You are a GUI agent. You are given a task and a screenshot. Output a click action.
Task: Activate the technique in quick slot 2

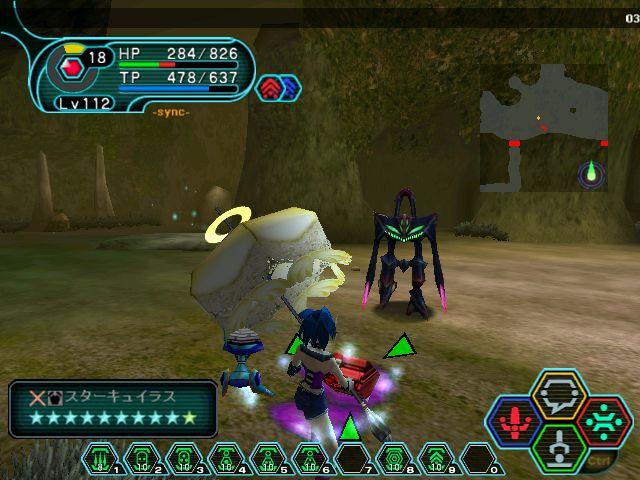[143, 459]
